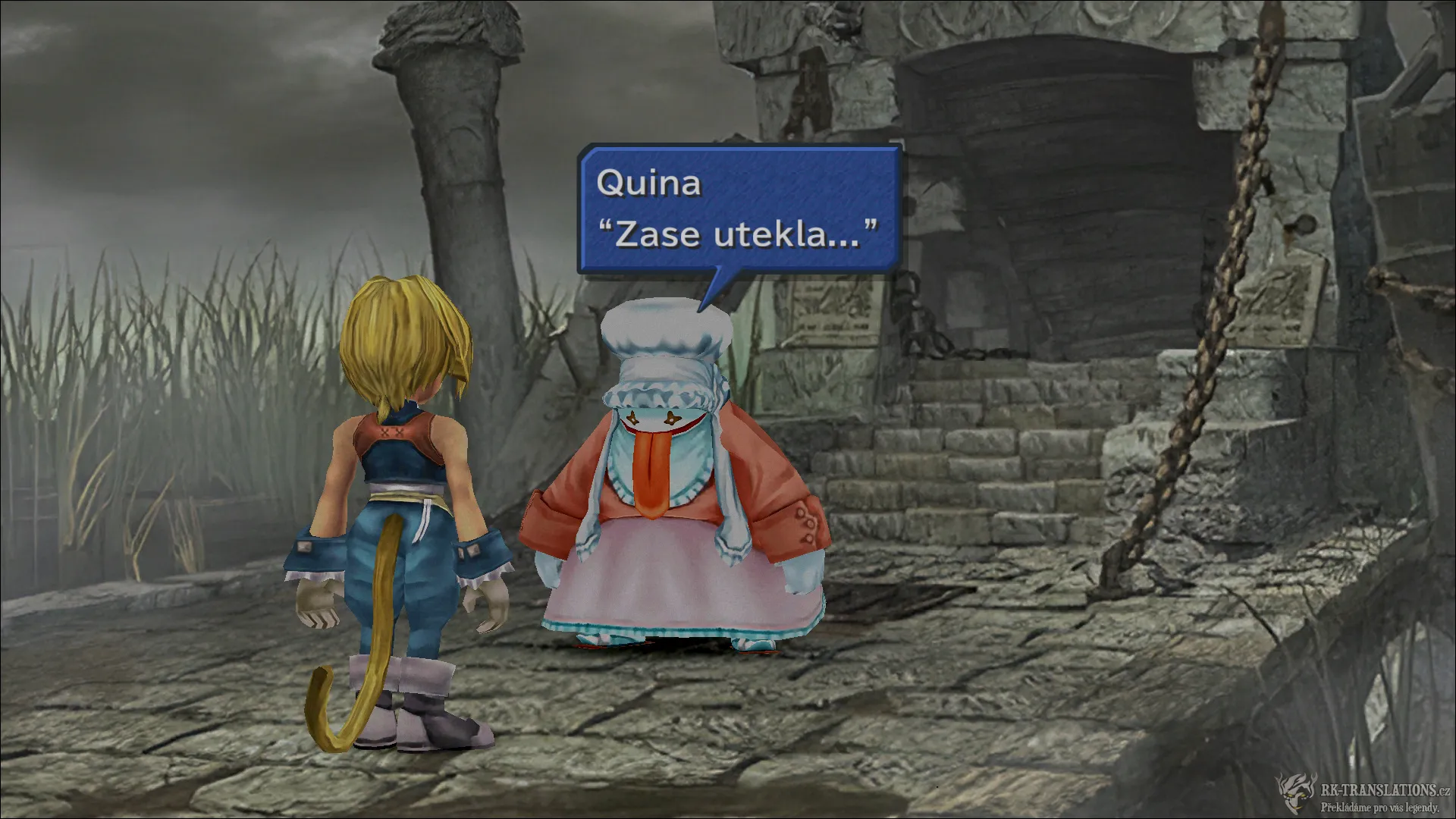Click the dialogue line Zase utekla
This screenshot has height=819, width=1456.
pyautogui.click(x=736, y=234)
